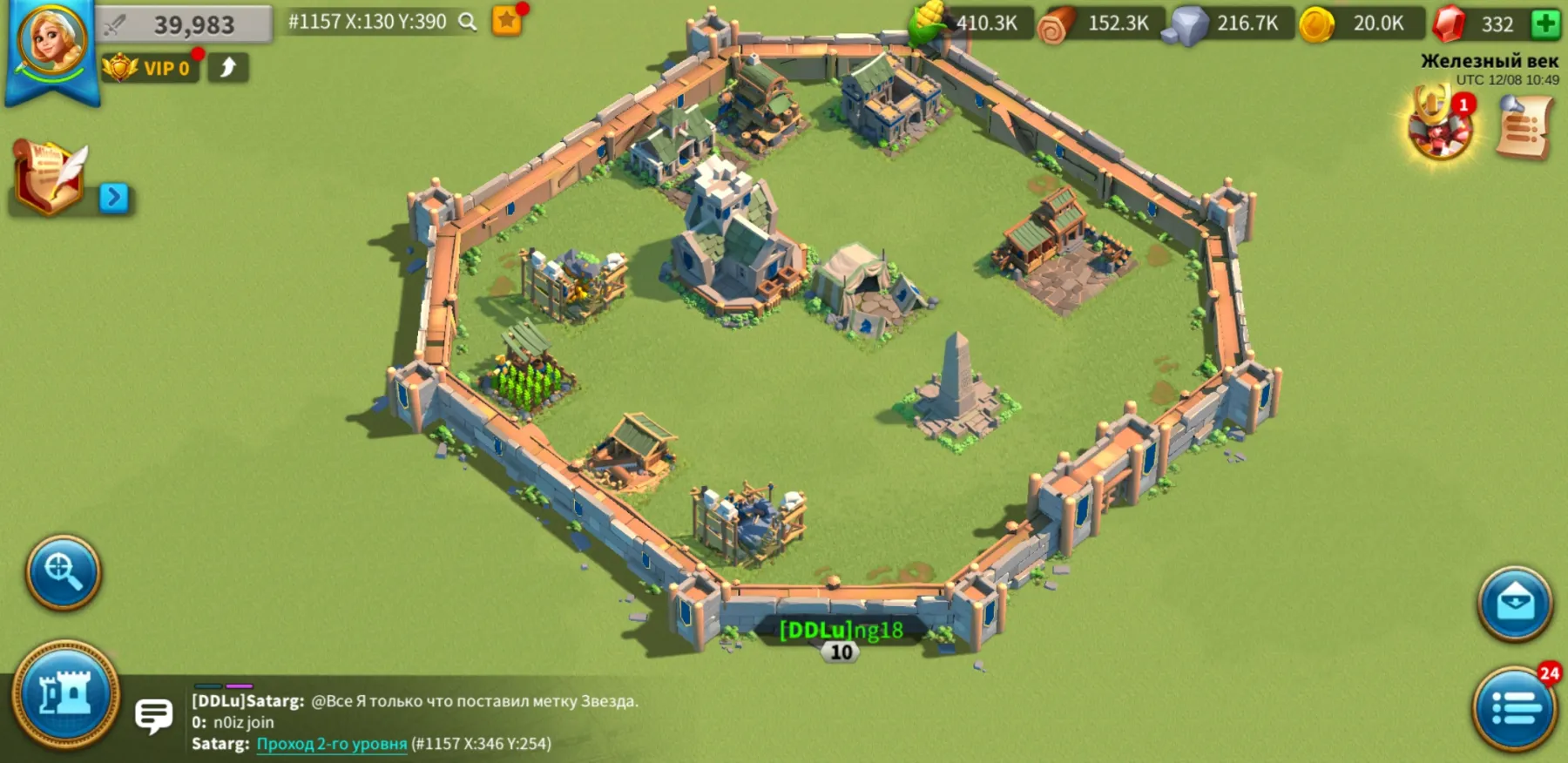This screenshot has width=1568, height=763.
Task: Open the red helmet event icon
Action: coord(1440,126)
